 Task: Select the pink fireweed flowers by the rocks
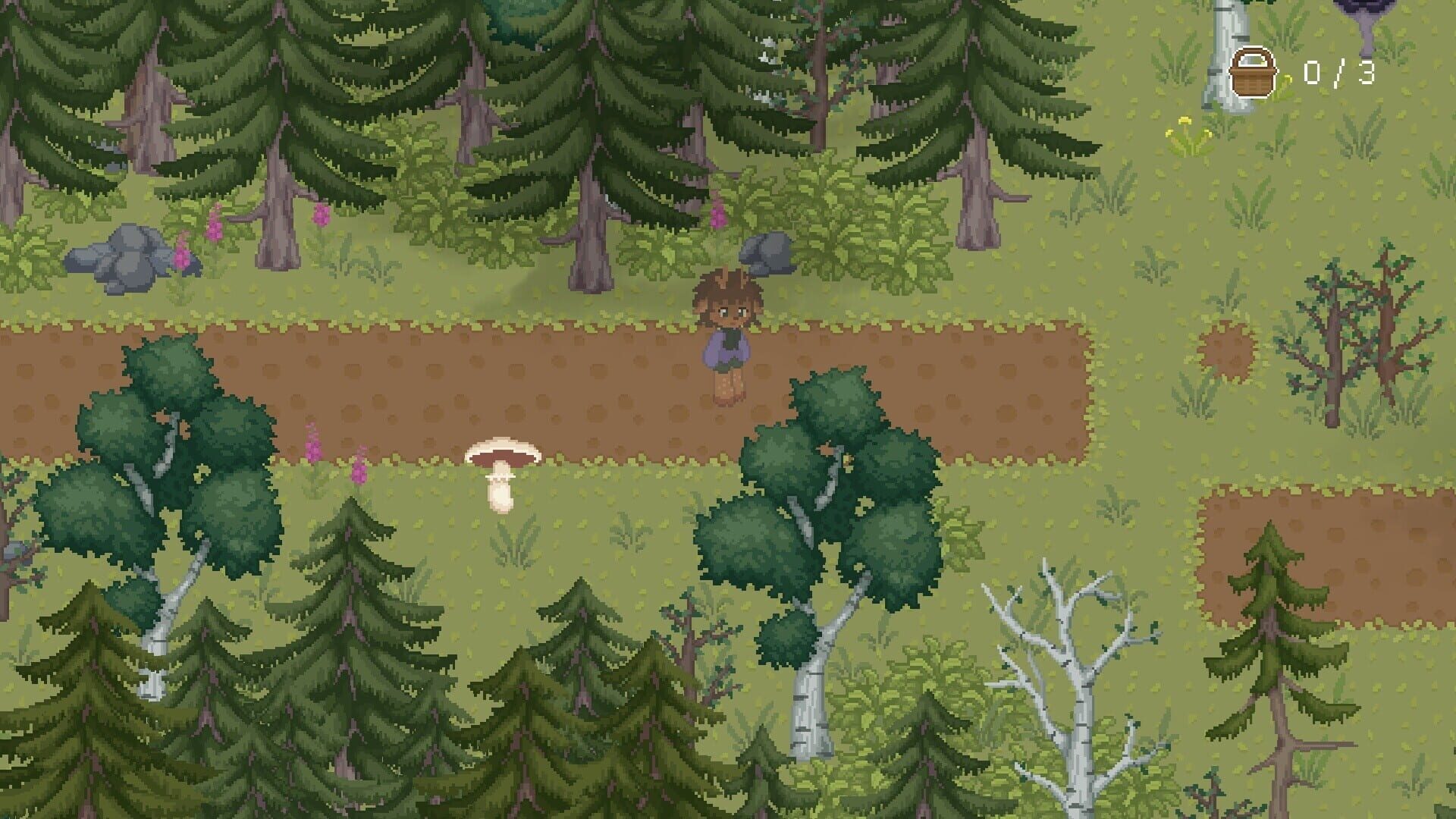click(x=182, y=235)
